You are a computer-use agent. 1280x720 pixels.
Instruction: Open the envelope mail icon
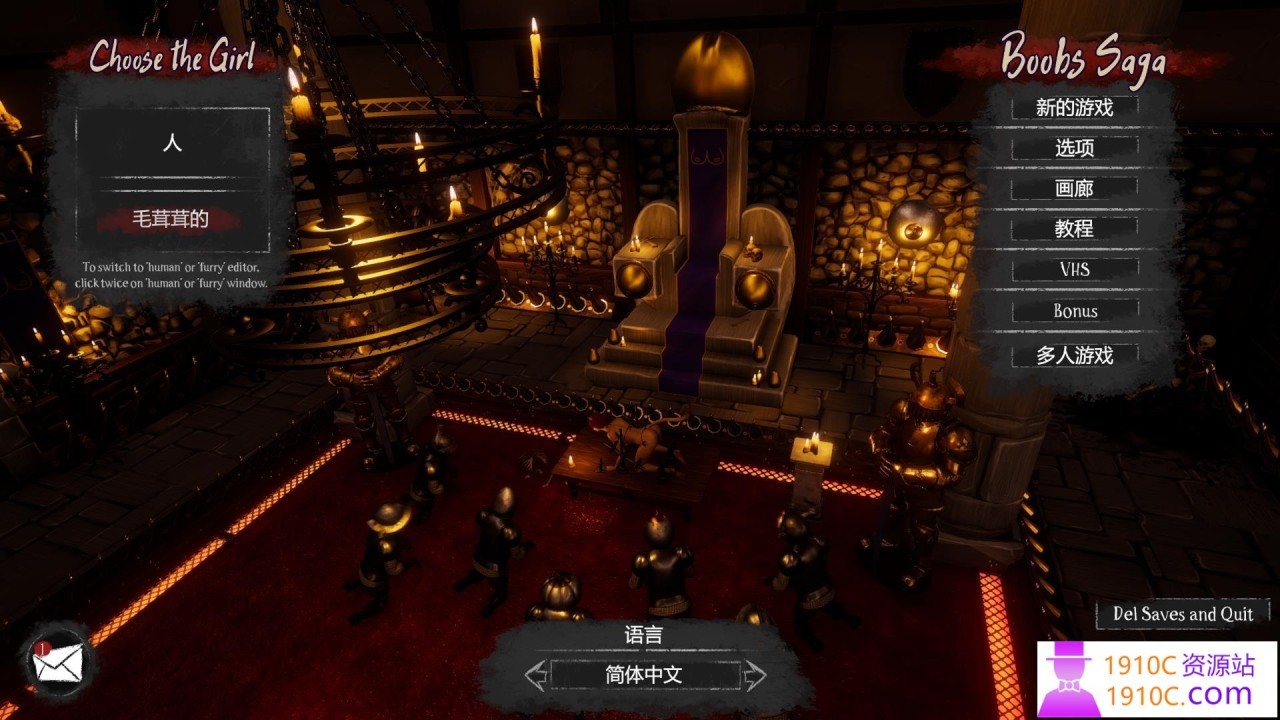coord(59,662)
